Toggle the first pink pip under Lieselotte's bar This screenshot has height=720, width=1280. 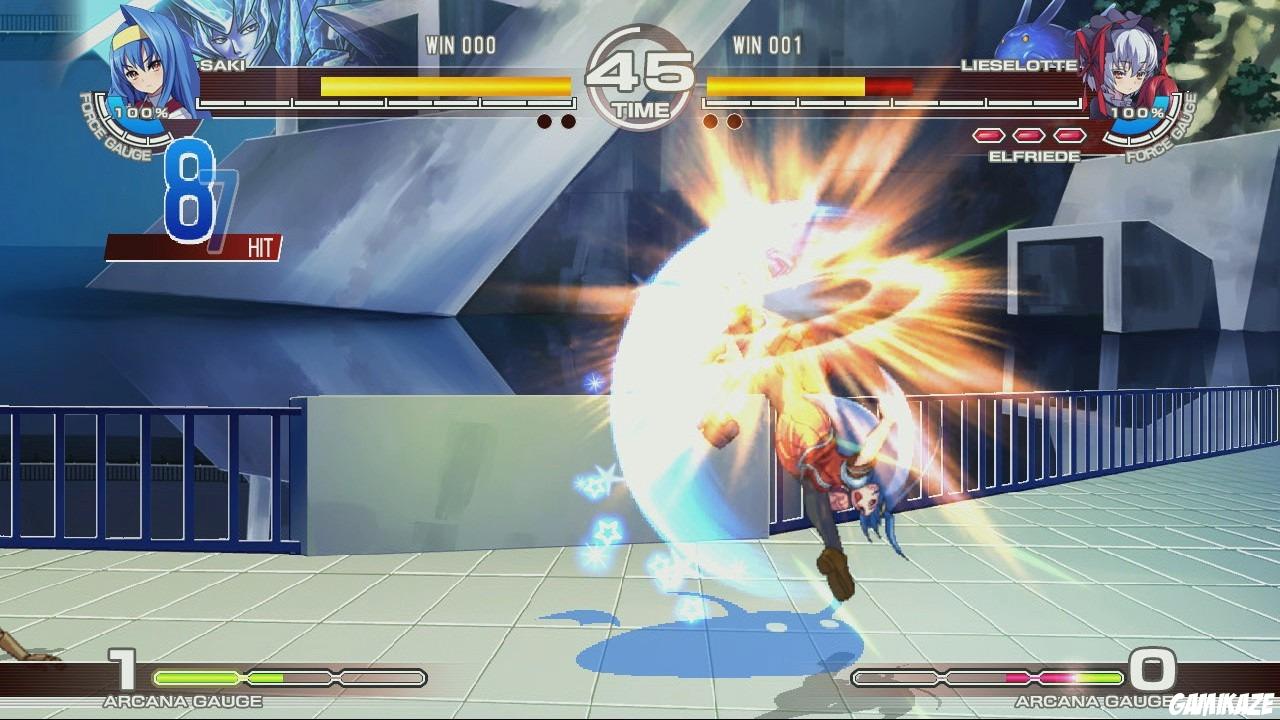[x=990, y=135]
